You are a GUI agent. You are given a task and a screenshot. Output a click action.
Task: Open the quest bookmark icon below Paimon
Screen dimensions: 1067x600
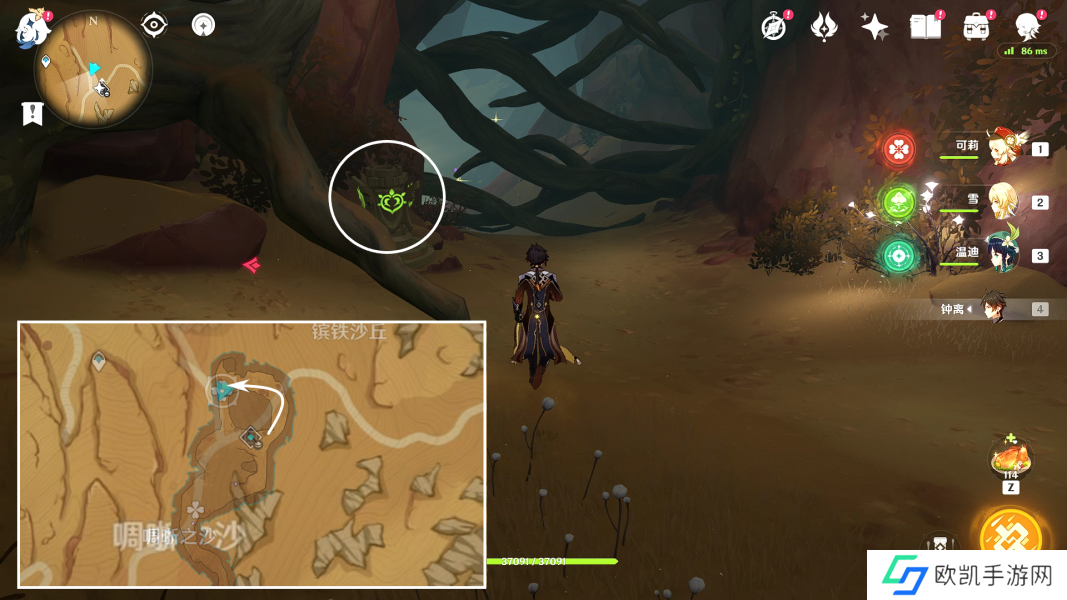click(x=33, y=114)
